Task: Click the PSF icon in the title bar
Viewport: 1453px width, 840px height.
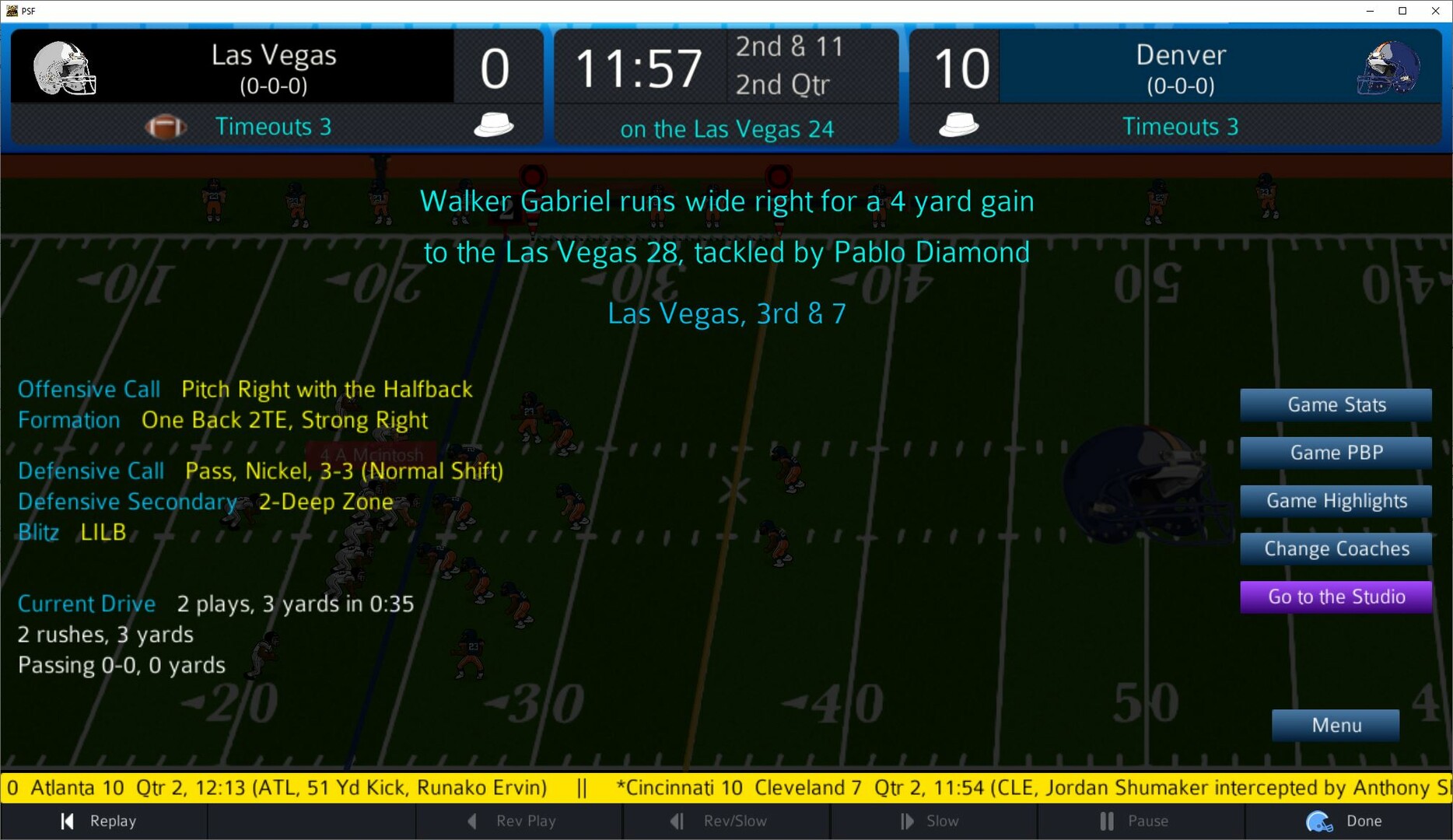Action: (x=11, y=11)
